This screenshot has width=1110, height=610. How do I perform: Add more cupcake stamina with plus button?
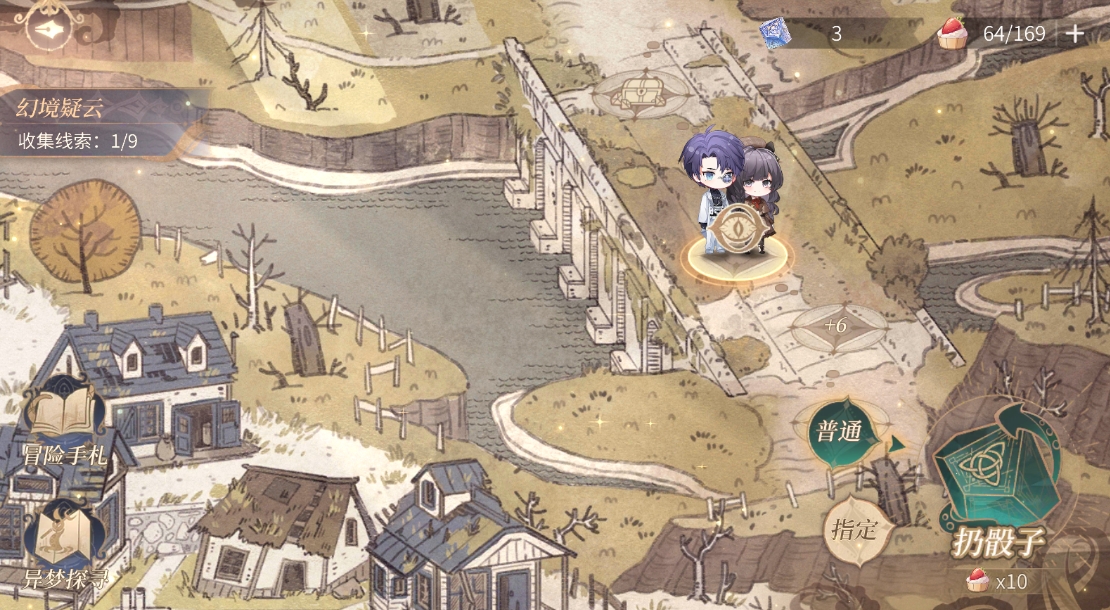[1075, 33]
